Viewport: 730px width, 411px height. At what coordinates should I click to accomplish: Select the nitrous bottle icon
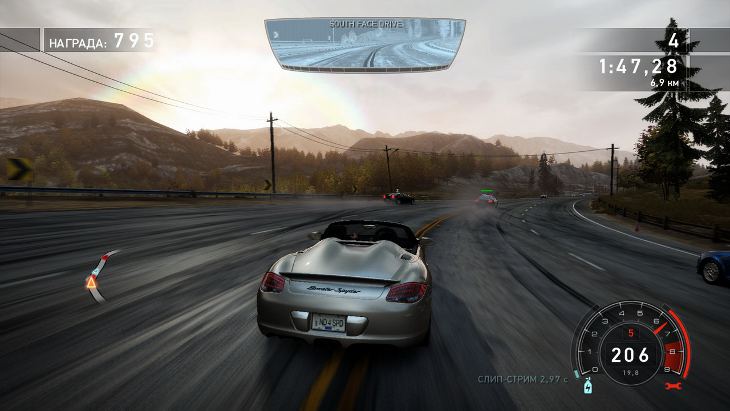pyautogui.click(x=587, y=384)
